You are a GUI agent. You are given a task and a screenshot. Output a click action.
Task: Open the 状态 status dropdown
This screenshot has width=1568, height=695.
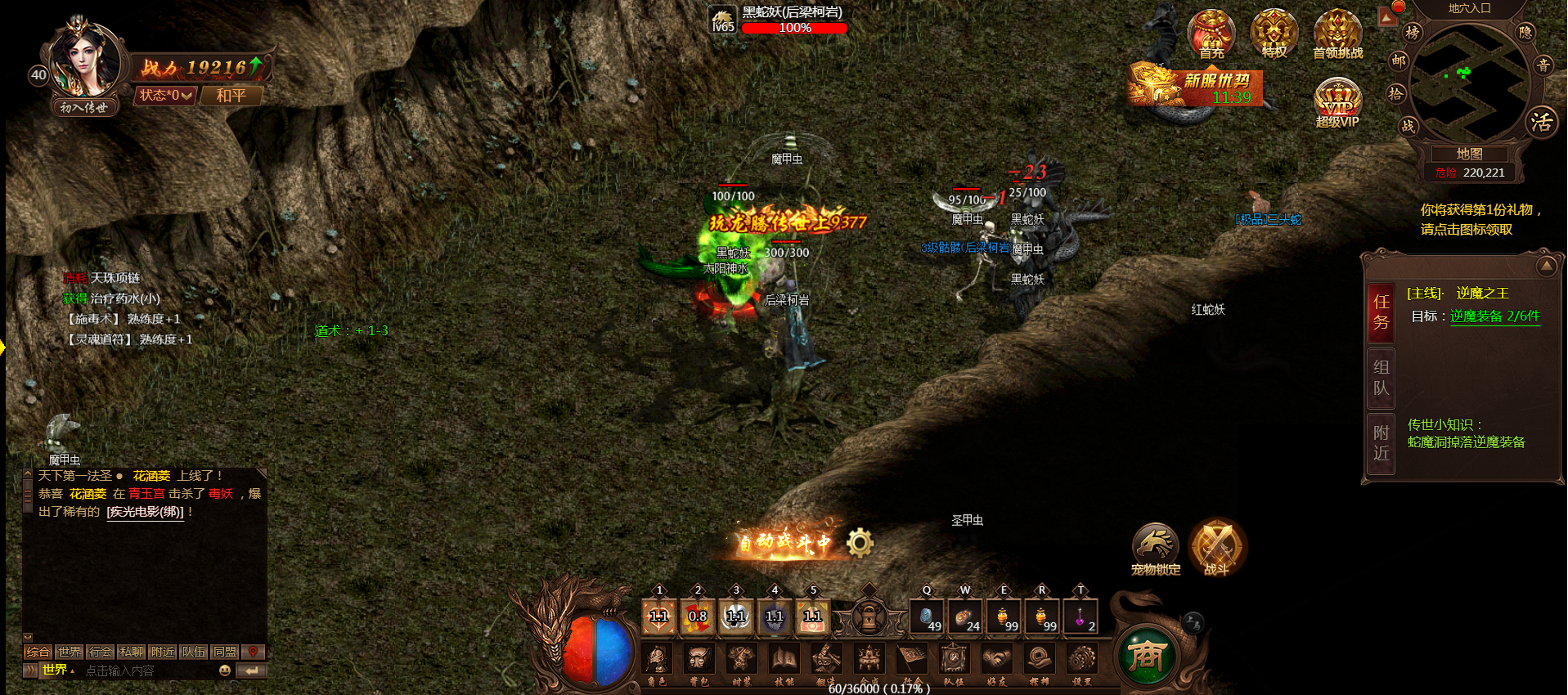[x=165, y=96]
